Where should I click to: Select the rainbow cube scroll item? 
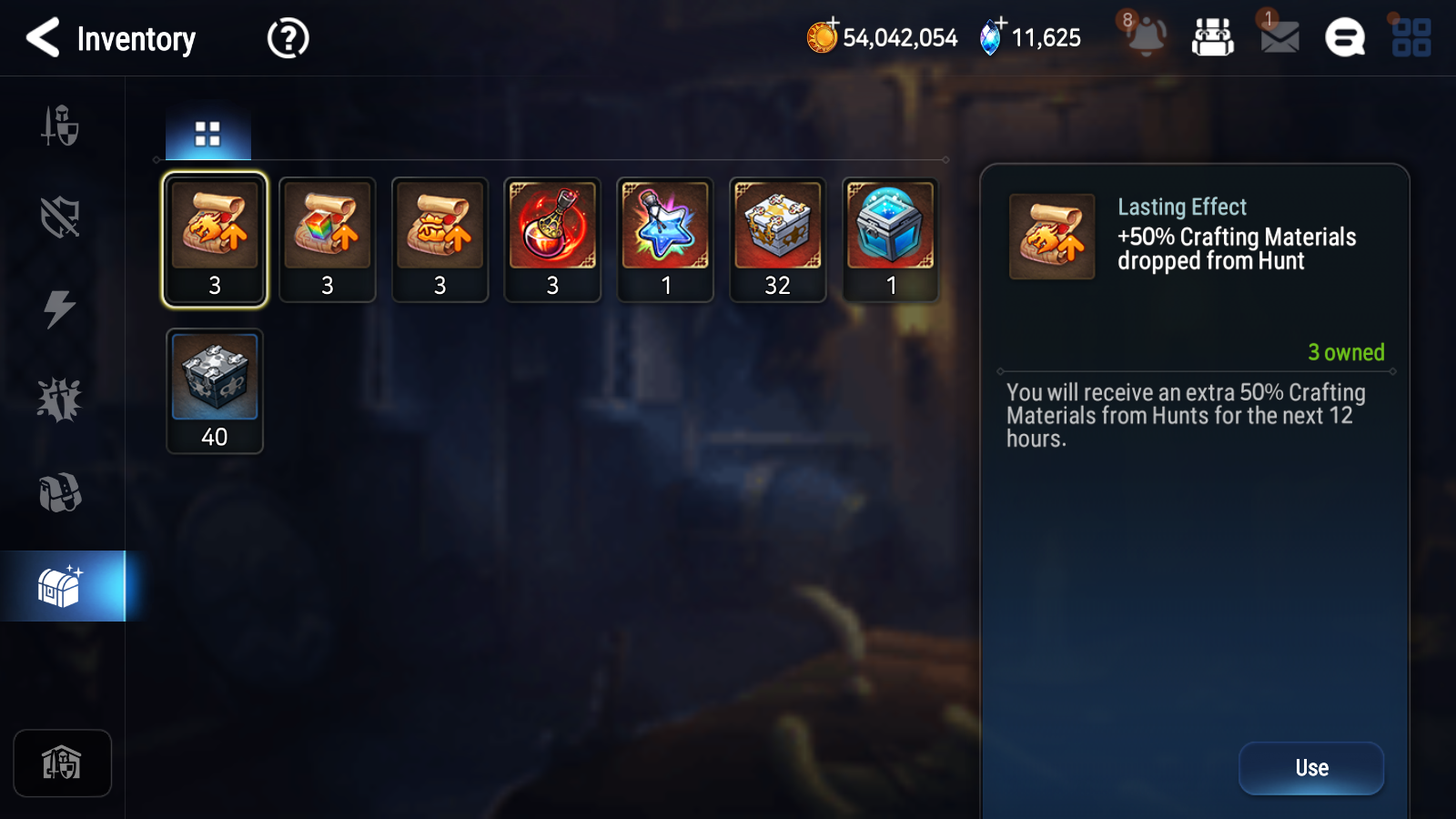(x=328, y=238)
